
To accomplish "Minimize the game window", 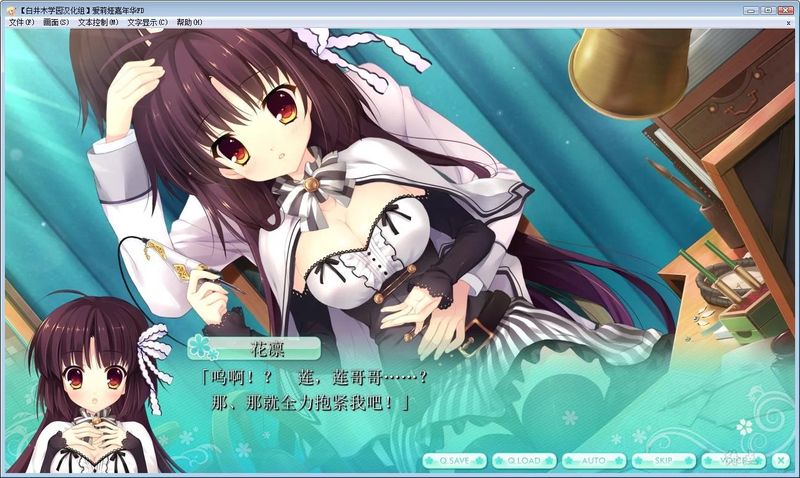I will pyautogui.click(x=750, y=9).
